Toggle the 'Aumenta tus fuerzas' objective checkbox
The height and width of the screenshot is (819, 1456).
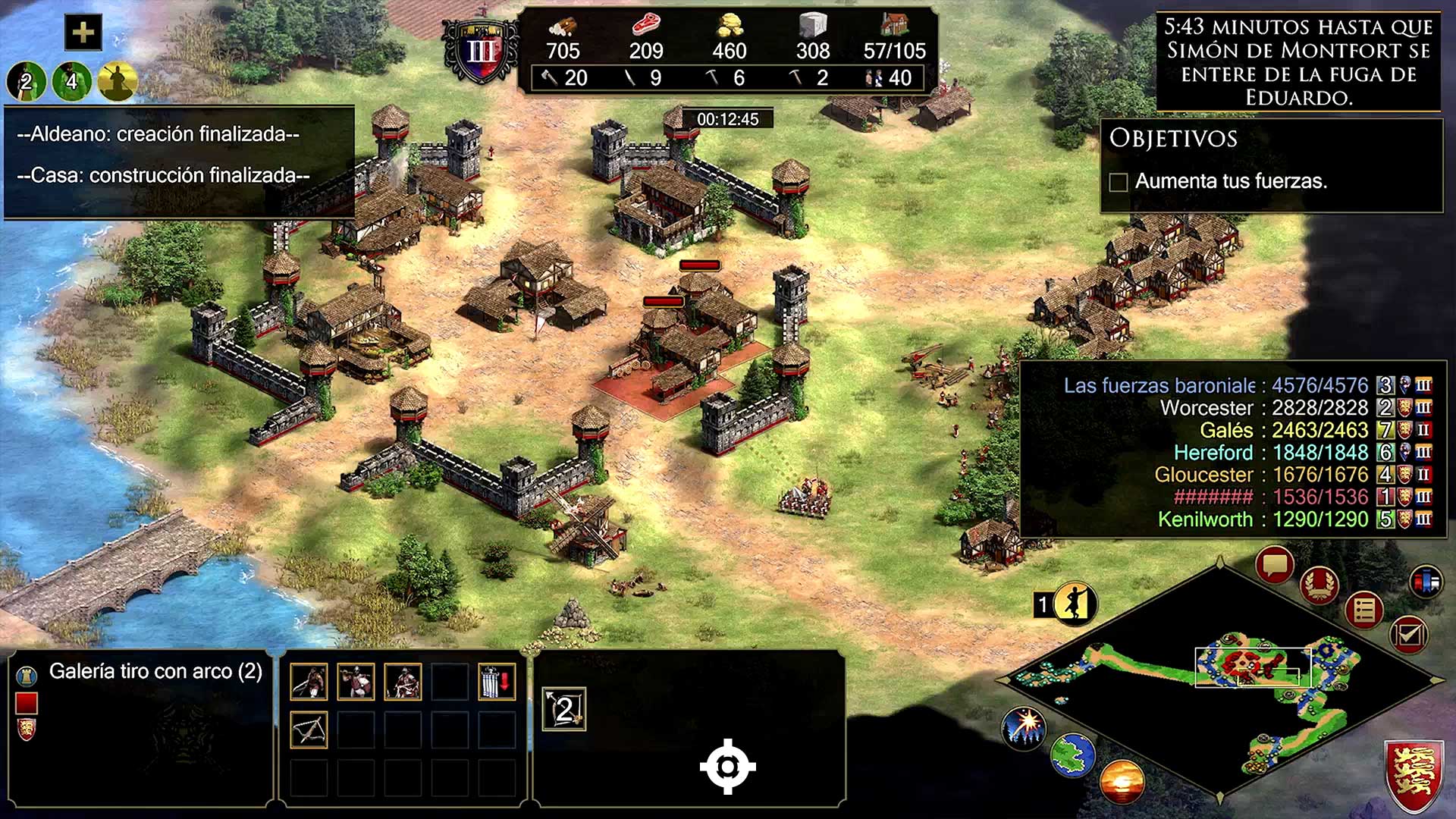(1118, 182)
